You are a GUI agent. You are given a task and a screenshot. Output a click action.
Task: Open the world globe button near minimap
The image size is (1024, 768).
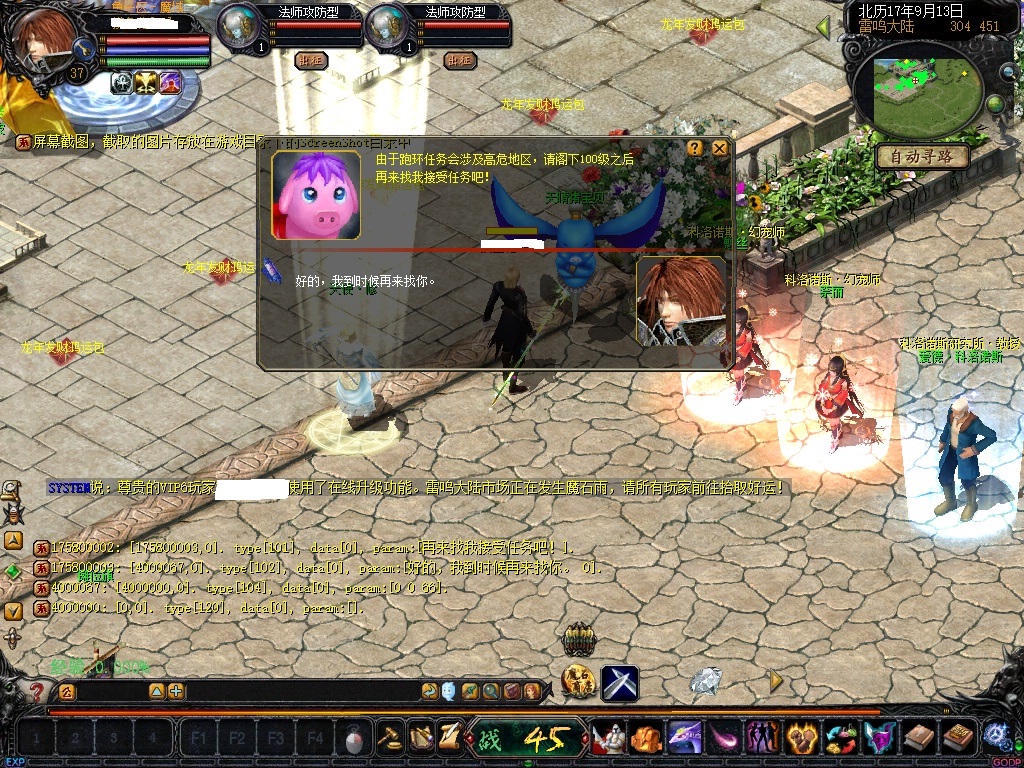[996, 104]
